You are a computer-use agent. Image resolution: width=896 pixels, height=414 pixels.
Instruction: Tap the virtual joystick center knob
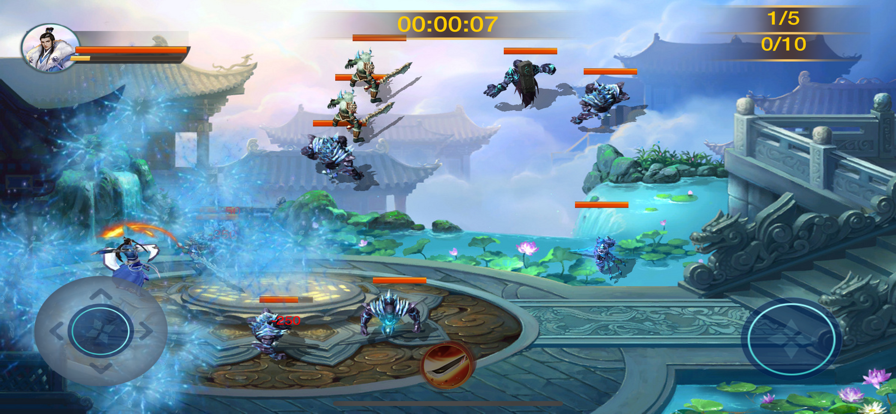100,330
